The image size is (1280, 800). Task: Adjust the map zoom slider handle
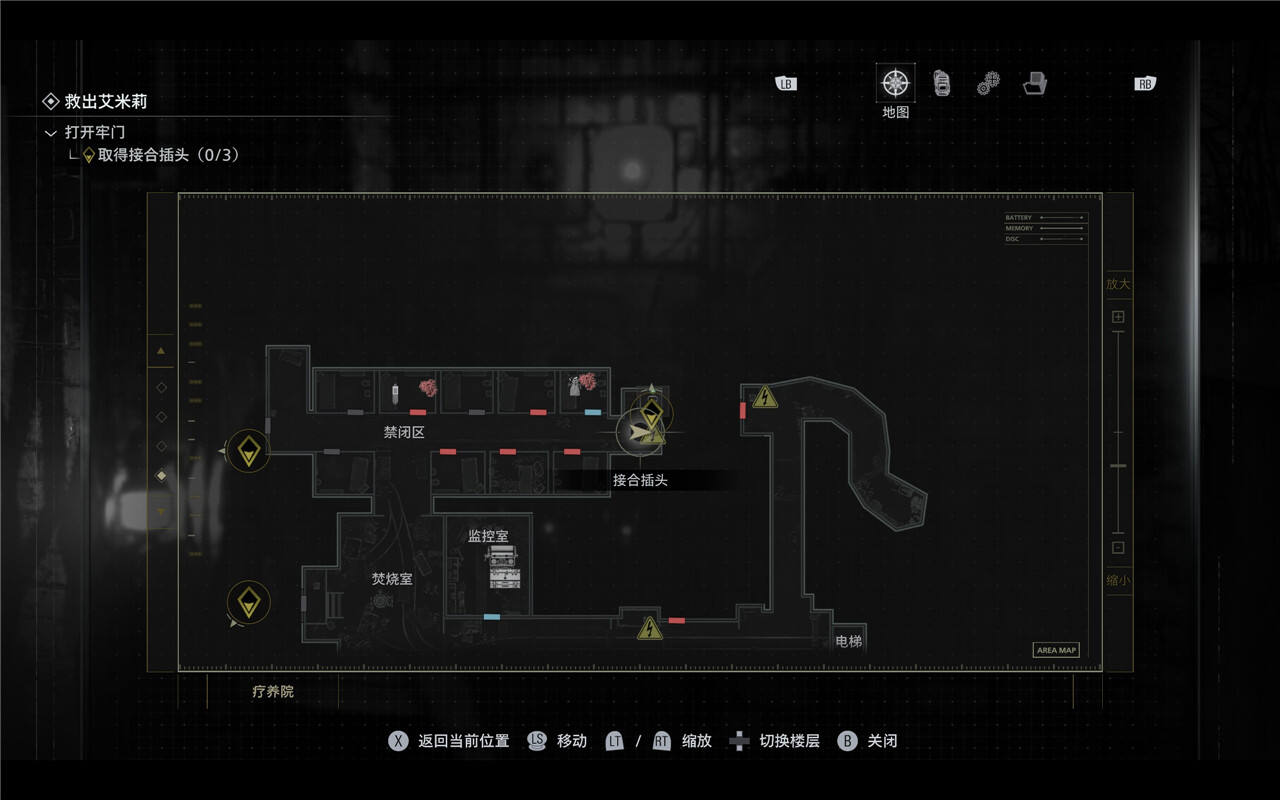point(1118,466)
